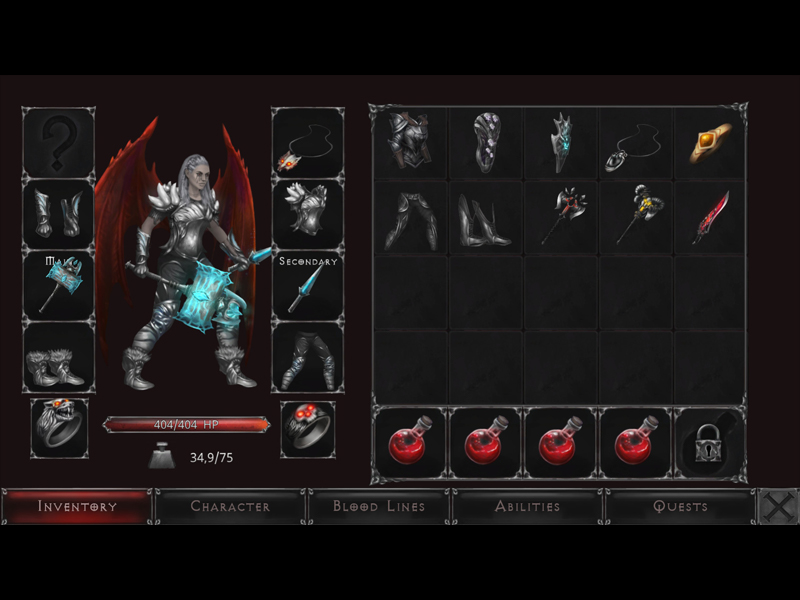Viewport: 800px width, 600px height.
Task: Click the locked potion slot padlock
Action: point(709,443)
